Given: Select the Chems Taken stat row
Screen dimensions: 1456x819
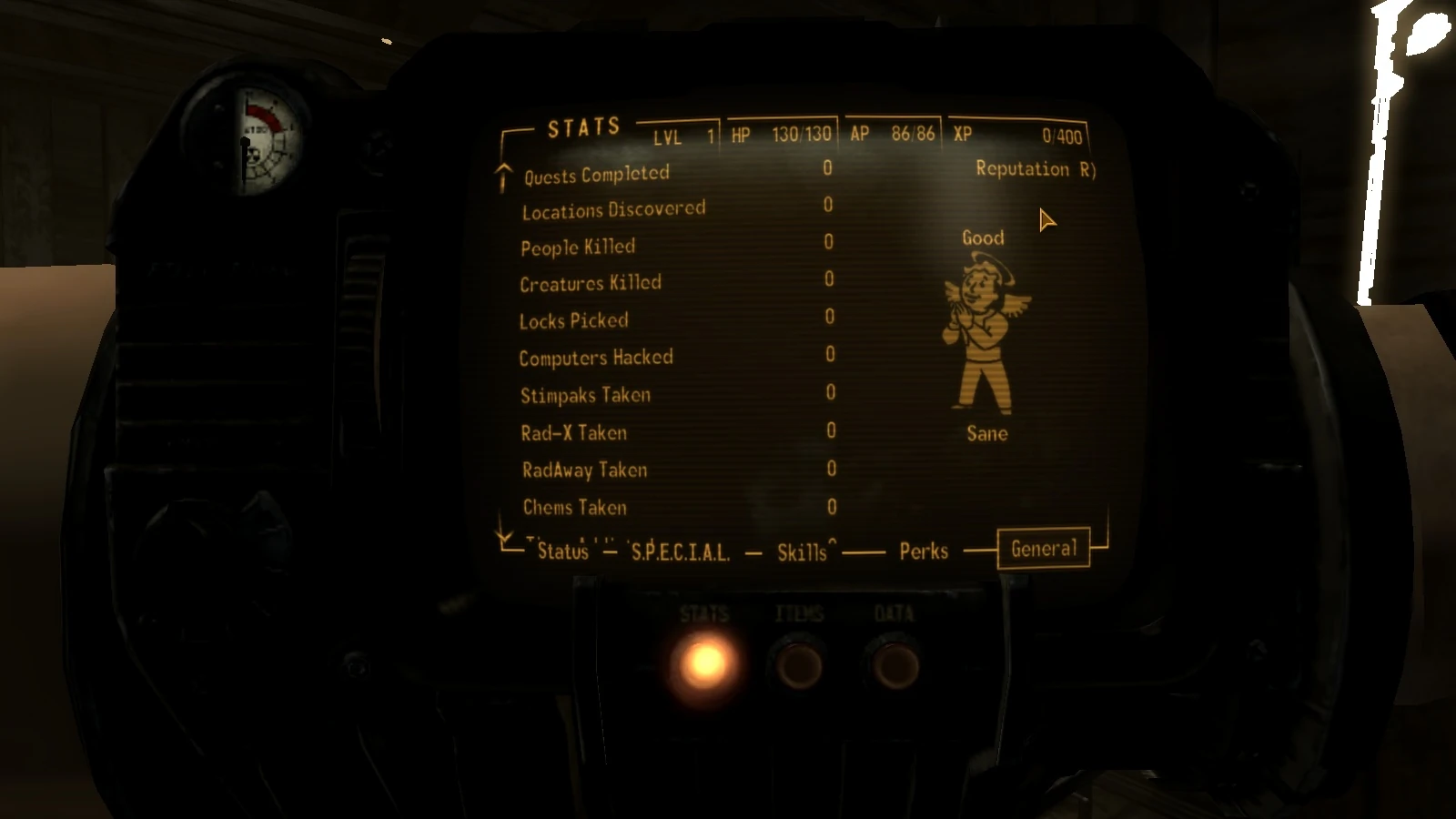Looking at the screenshot, I should pos(571,508).
